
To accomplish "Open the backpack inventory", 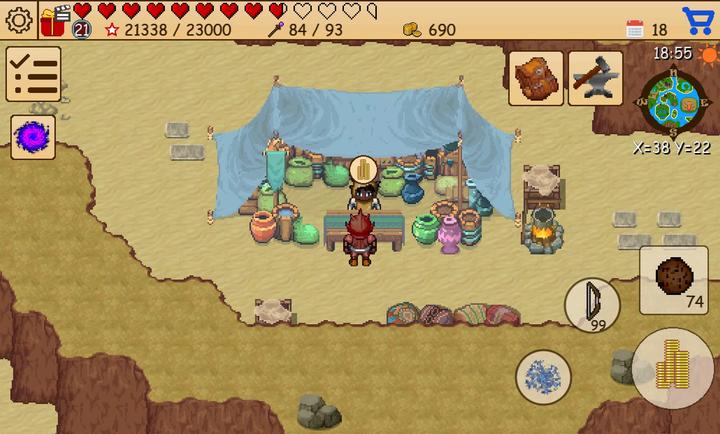I will (537, 78).
